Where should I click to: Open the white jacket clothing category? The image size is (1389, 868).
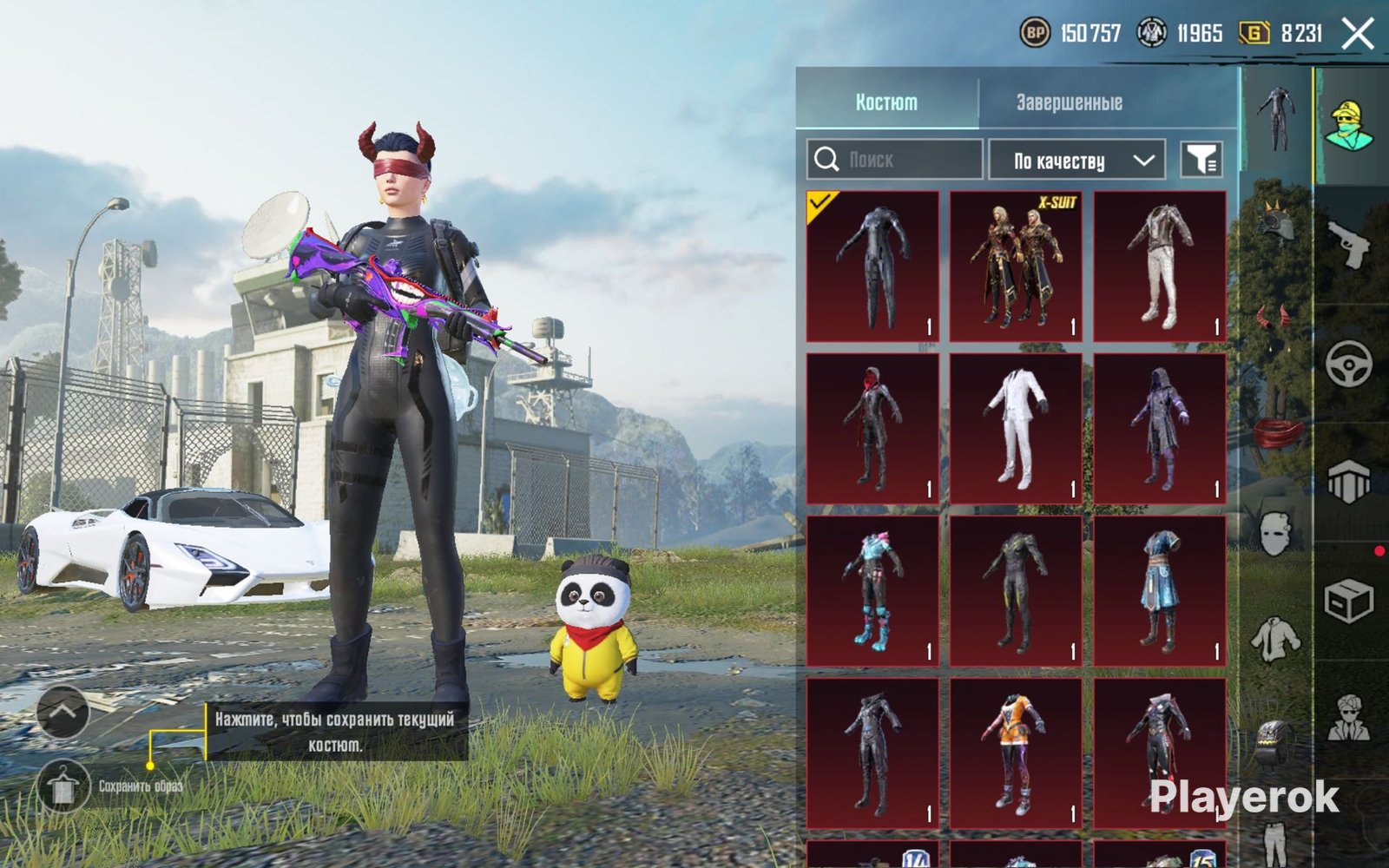click(1275, 640)
